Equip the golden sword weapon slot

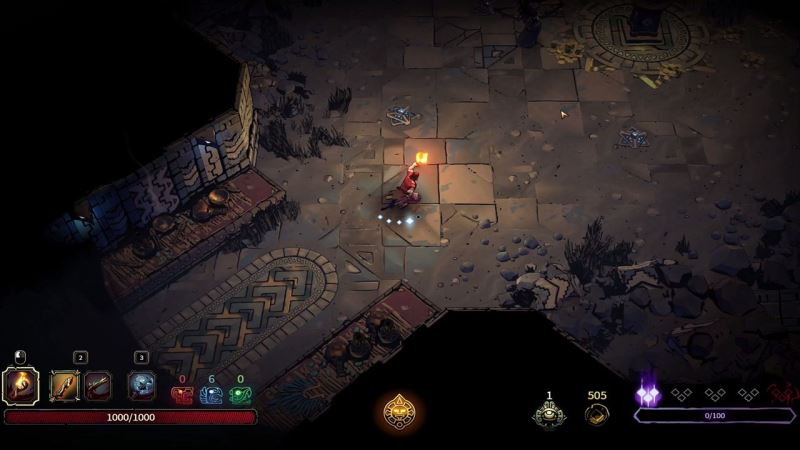(x=65, y=384)
